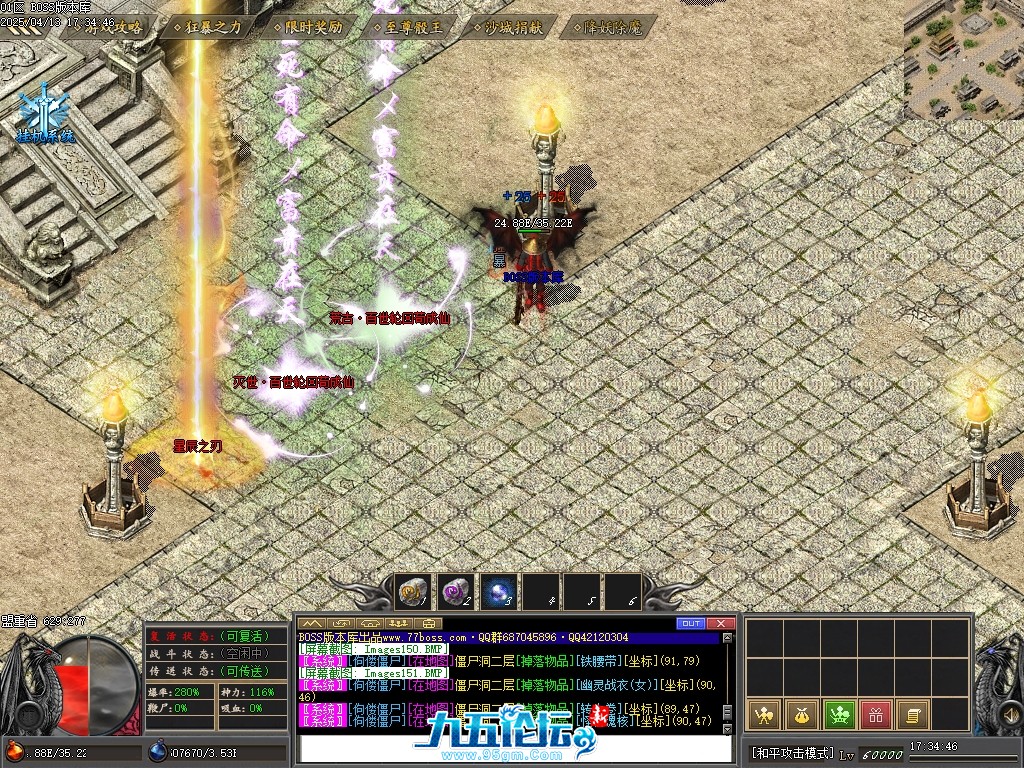The width and height of the screenshot is (1024, 768).
Task: Click the town minimap
Action: (964, 59)
